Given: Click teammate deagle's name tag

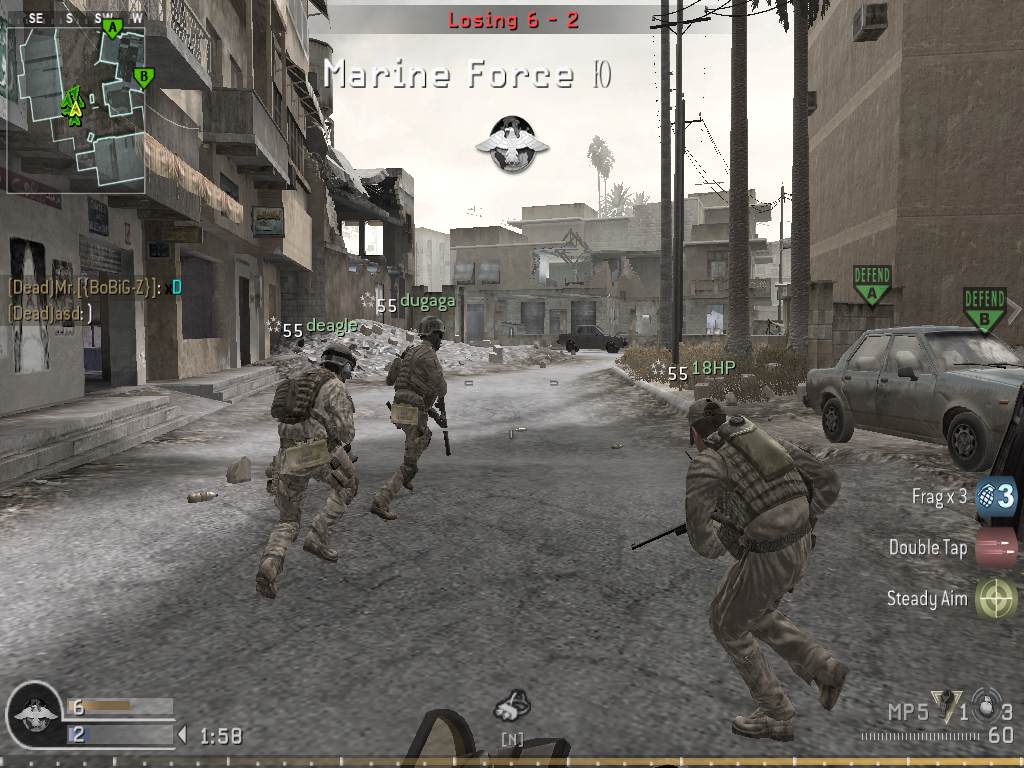Looking at the screenshot, I should (x=331, y=326).
